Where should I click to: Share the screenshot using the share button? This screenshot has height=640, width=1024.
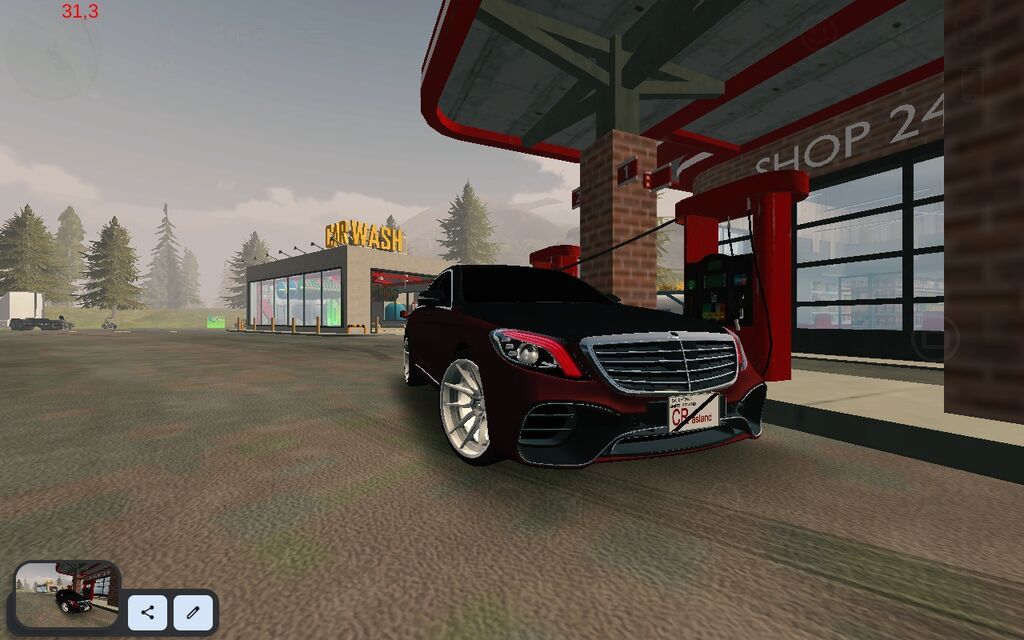click(148, 612)
